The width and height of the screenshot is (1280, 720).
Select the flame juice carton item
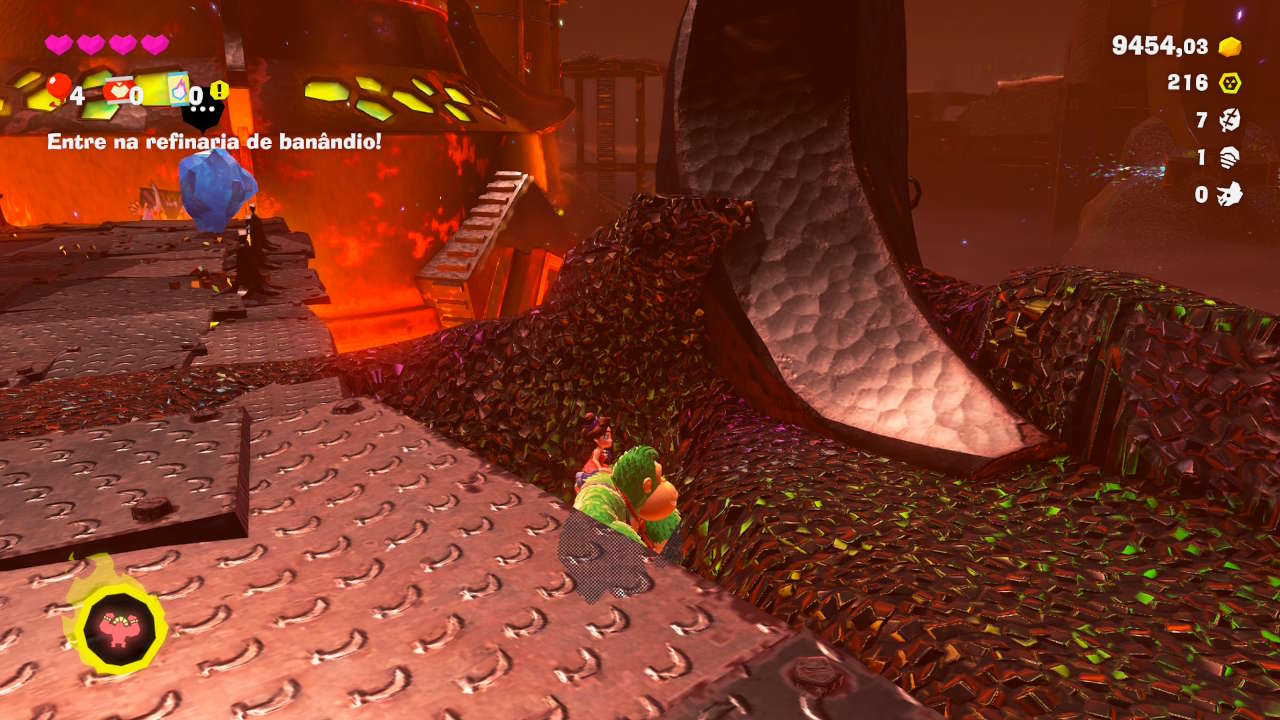[178, 89]
